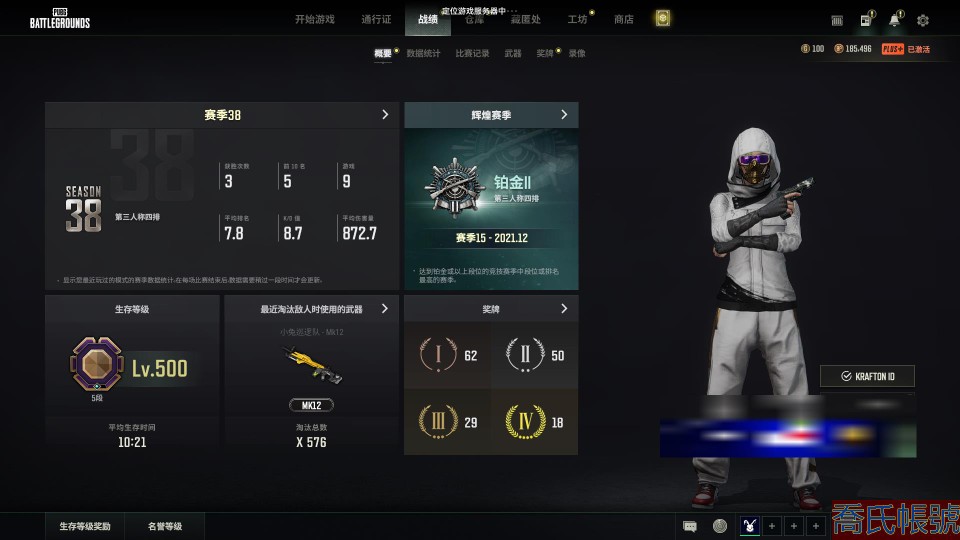
Task: Visit the 商店 store
Action: pyautogui.click(x=623, y=19)
